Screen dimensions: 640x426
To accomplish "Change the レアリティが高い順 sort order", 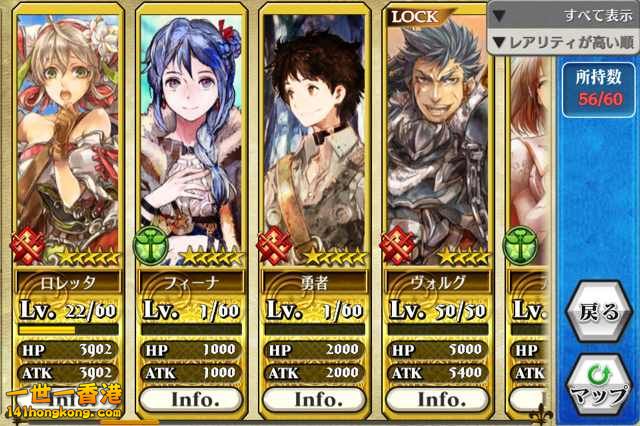I will 563,42.
